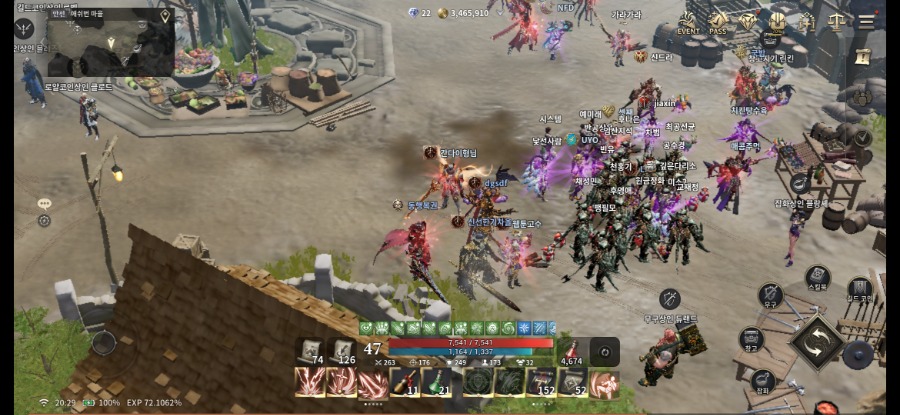Tap the swap arrows diamond button
Image resolution: width=900 pixels, height=415 pixels.
point(818,343)
